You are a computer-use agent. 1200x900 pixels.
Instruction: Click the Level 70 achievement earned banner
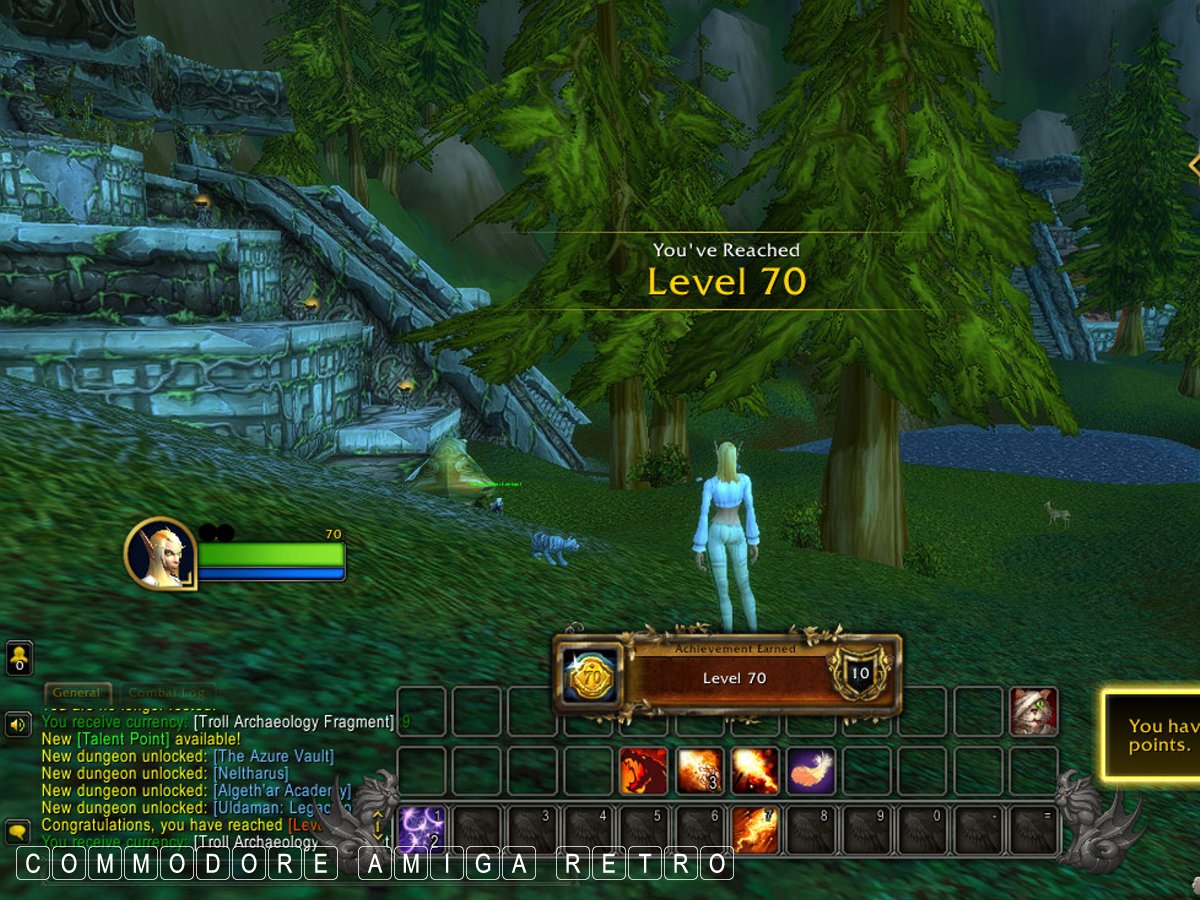point(727,677)
